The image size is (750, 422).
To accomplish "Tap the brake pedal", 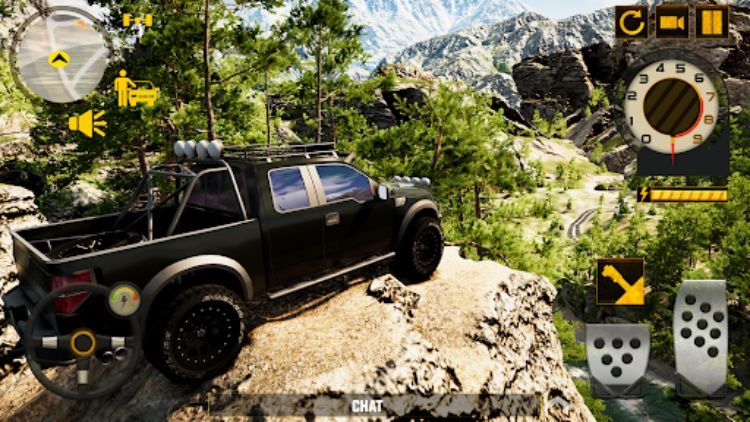I will click(x=617, y=359).
